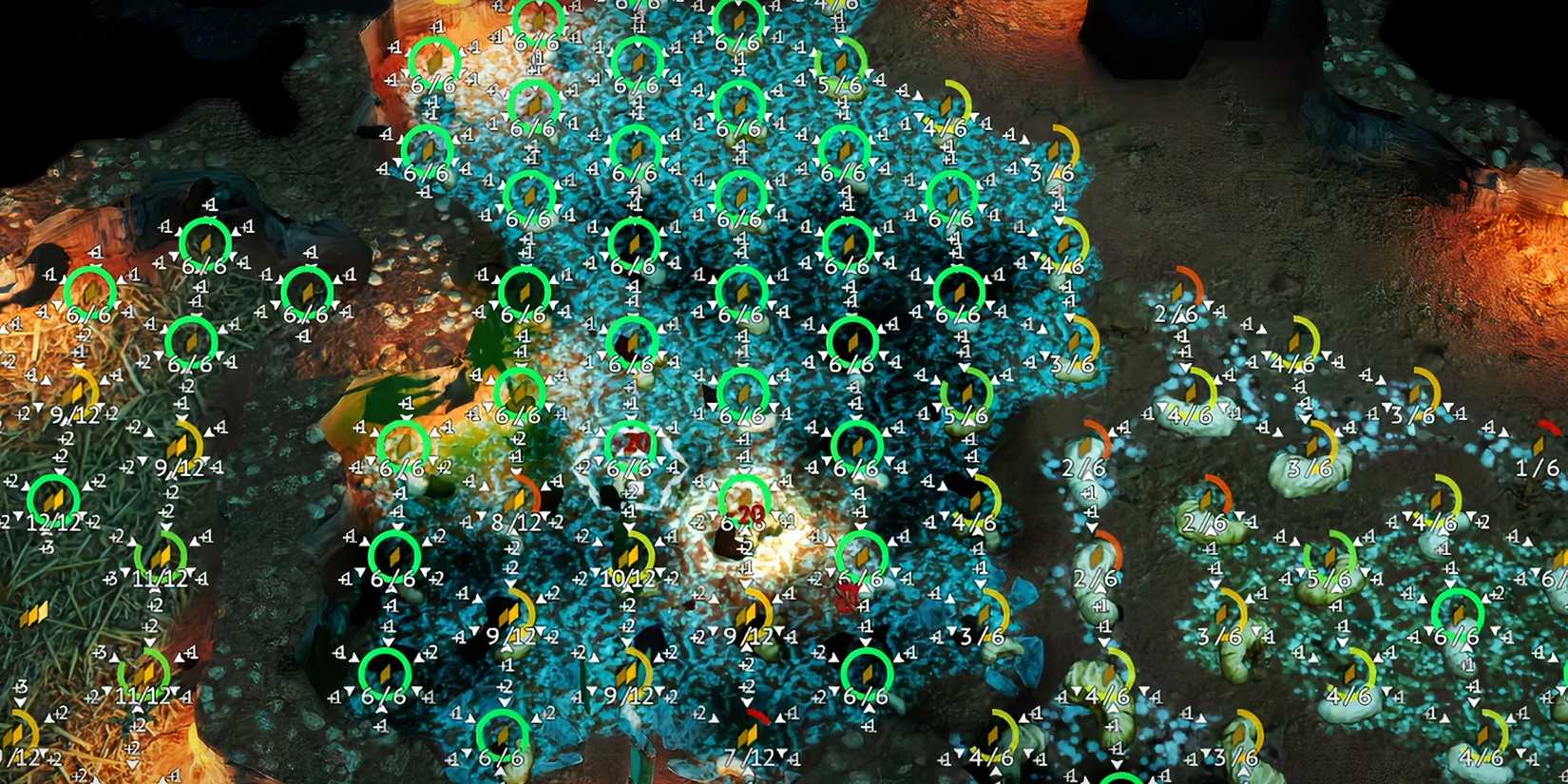This screenshot has width=1568, height=784.
Task: Click the 1/6 counter at the far right edge
Action: coord(1538,468)
